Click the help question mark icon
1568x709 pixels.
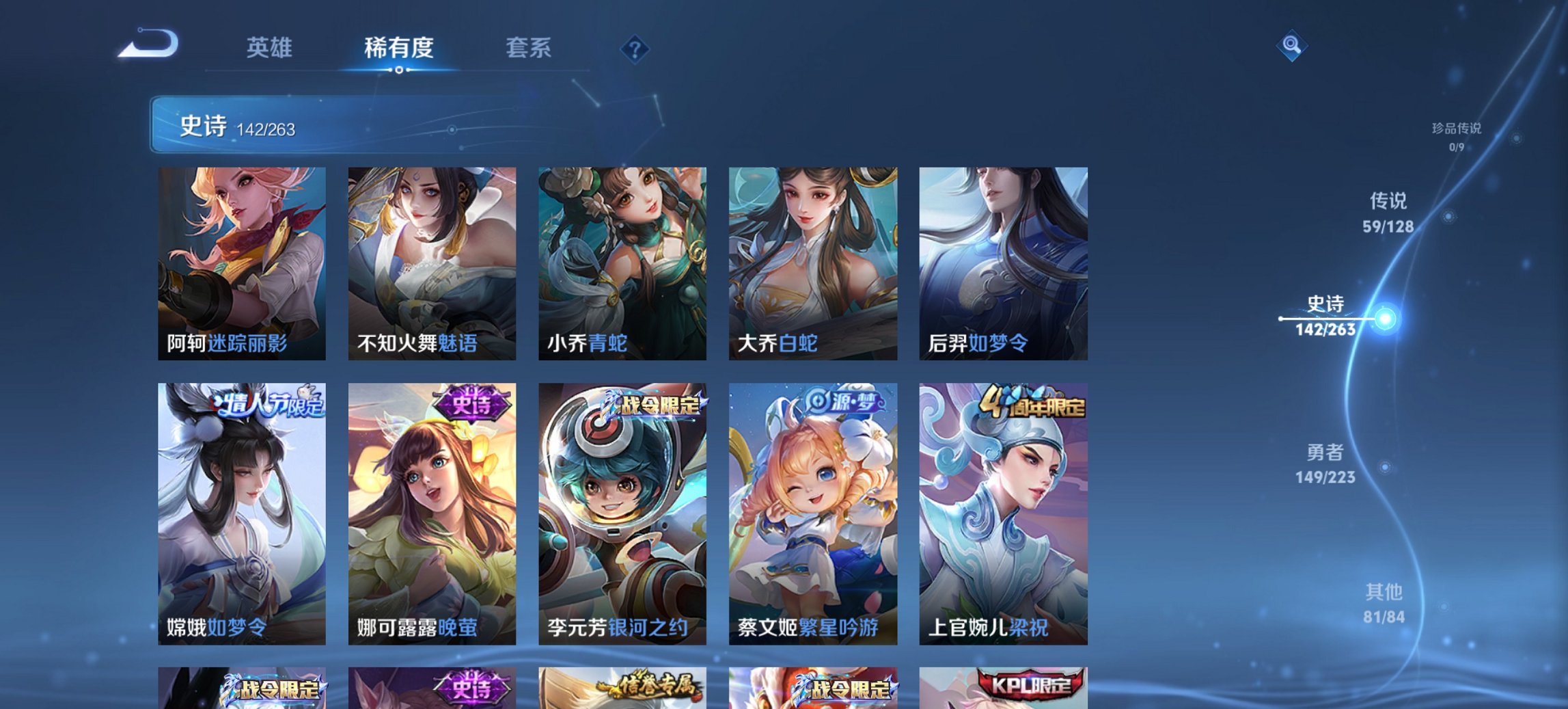pyautogui.click(x=635, y=48)
